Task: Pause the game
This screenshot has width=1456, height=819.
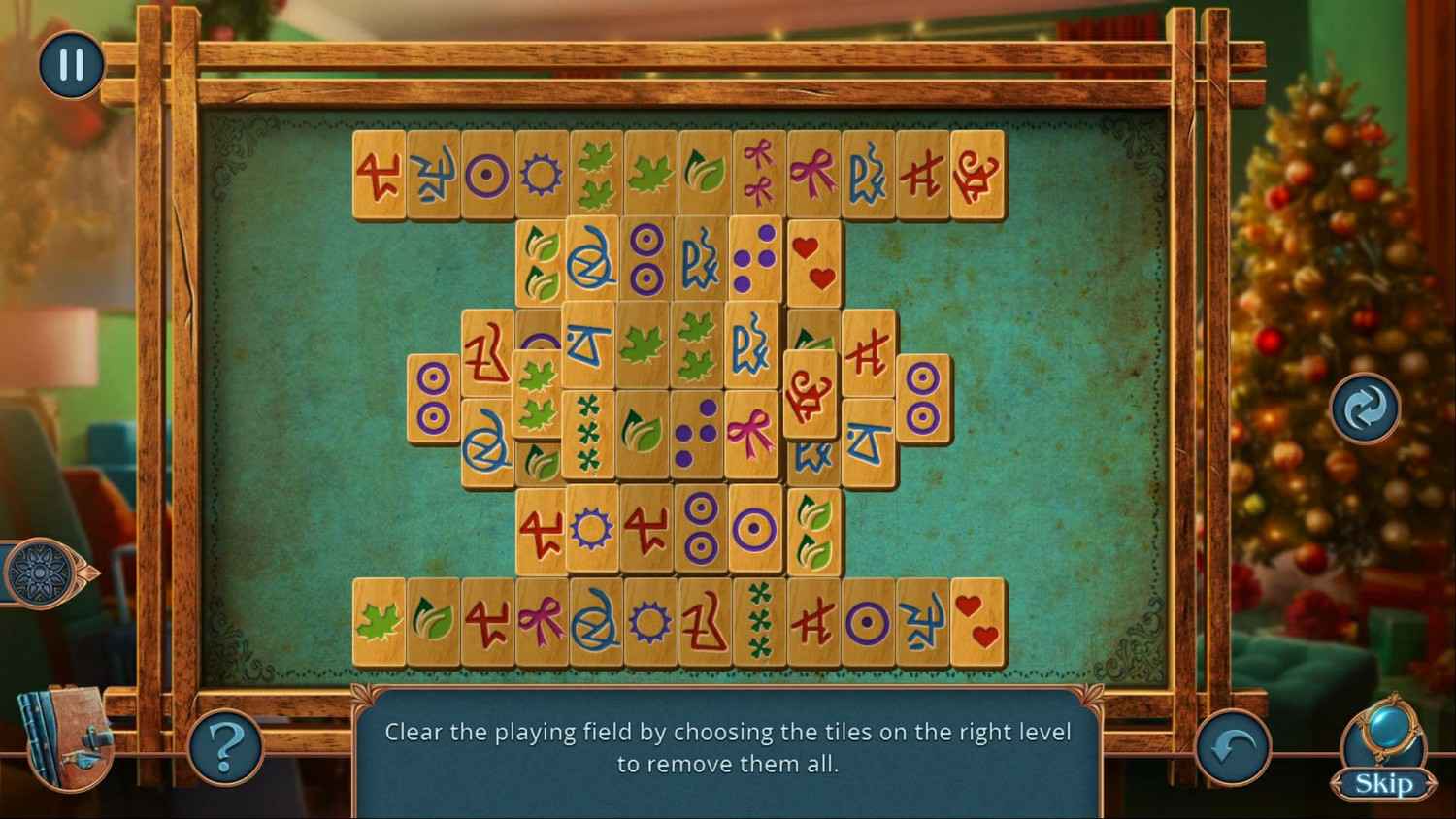Action: 70,65
